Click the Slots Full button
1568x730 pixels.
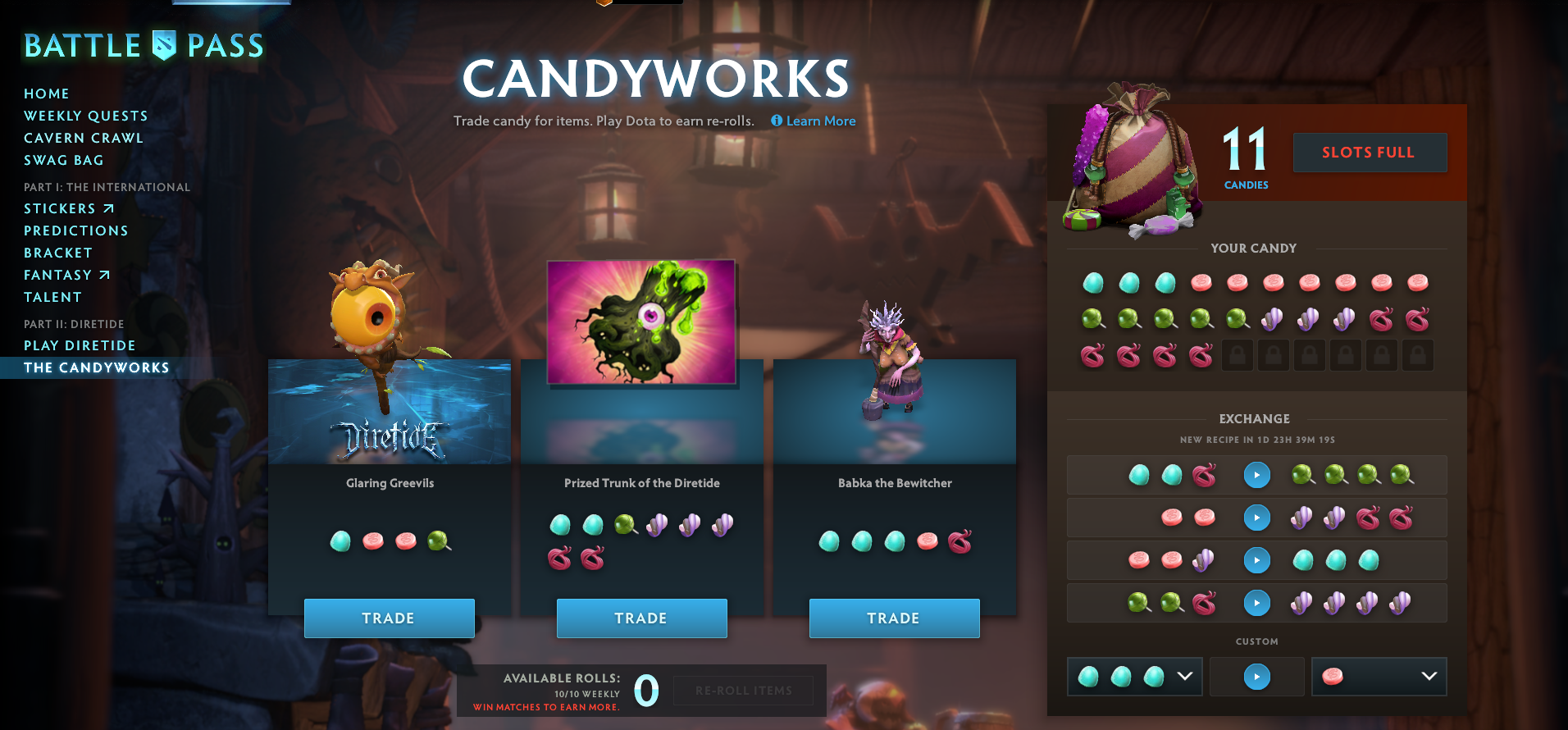[1369, 152]
